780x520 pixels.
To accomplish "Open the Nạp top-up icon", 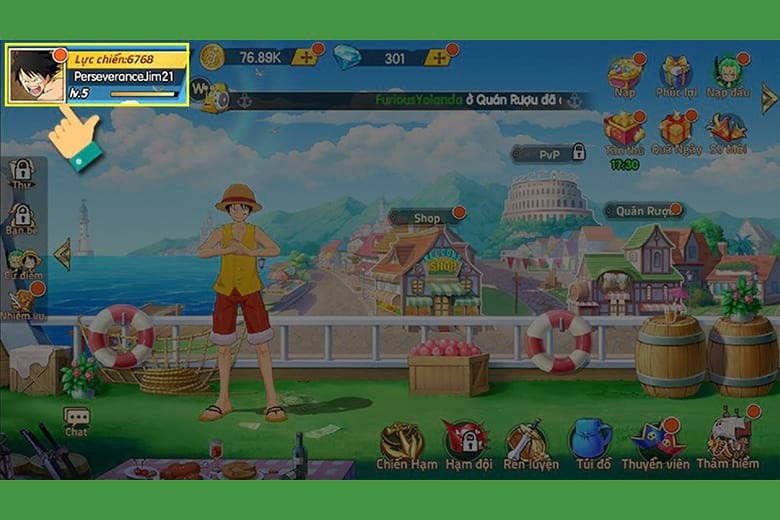I will pos(625,73).
